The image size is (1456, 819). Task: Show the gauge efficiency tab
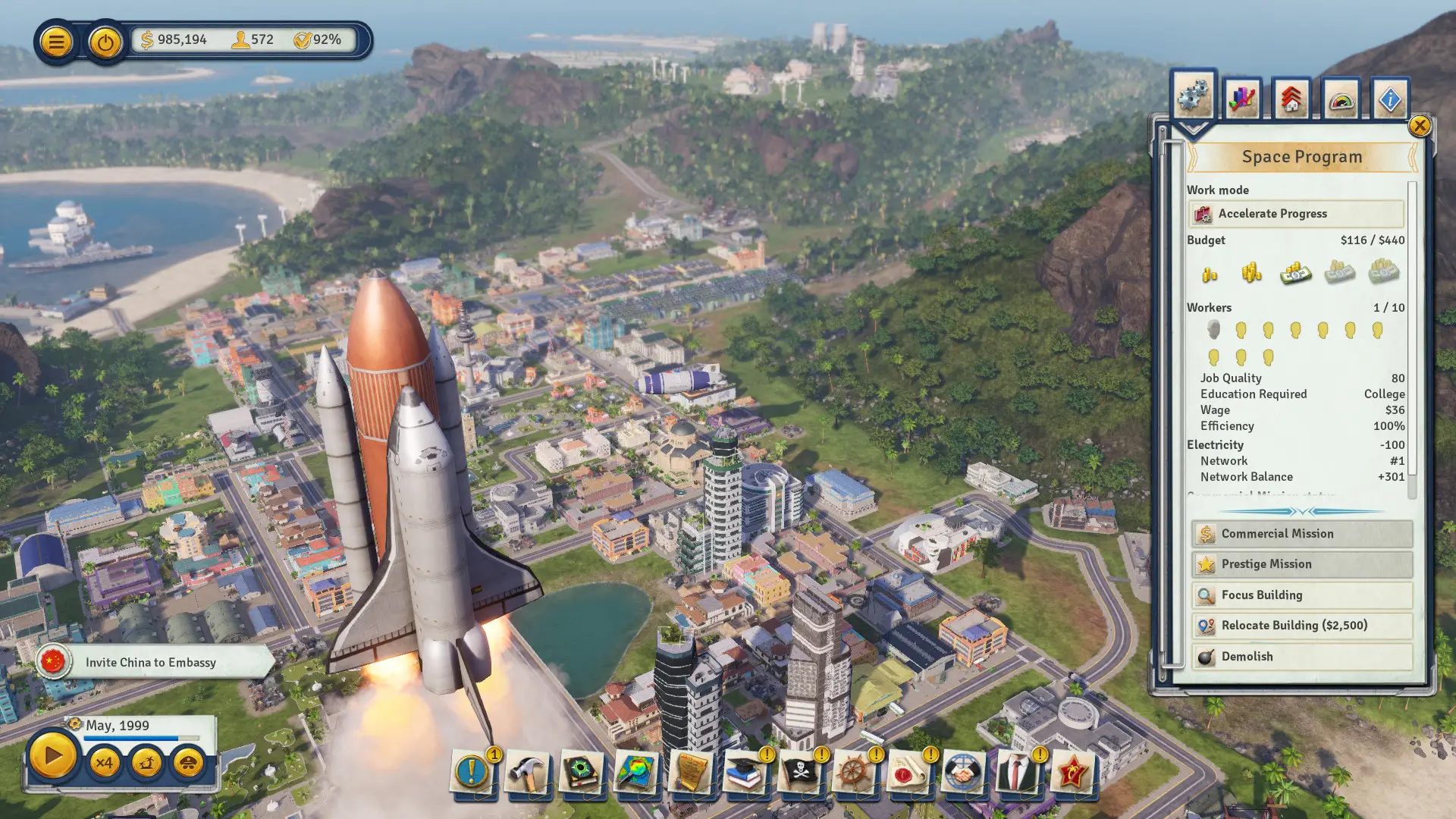tap(1341, 99)
